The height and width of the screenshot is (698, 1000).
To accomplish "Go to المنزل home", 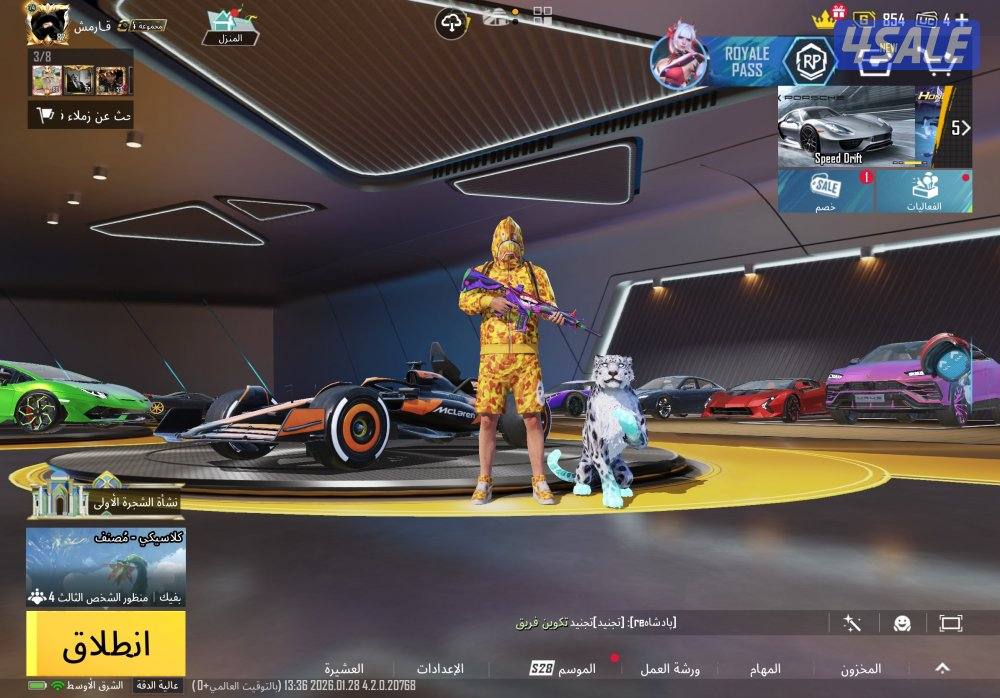I will (x=230, y=27).
